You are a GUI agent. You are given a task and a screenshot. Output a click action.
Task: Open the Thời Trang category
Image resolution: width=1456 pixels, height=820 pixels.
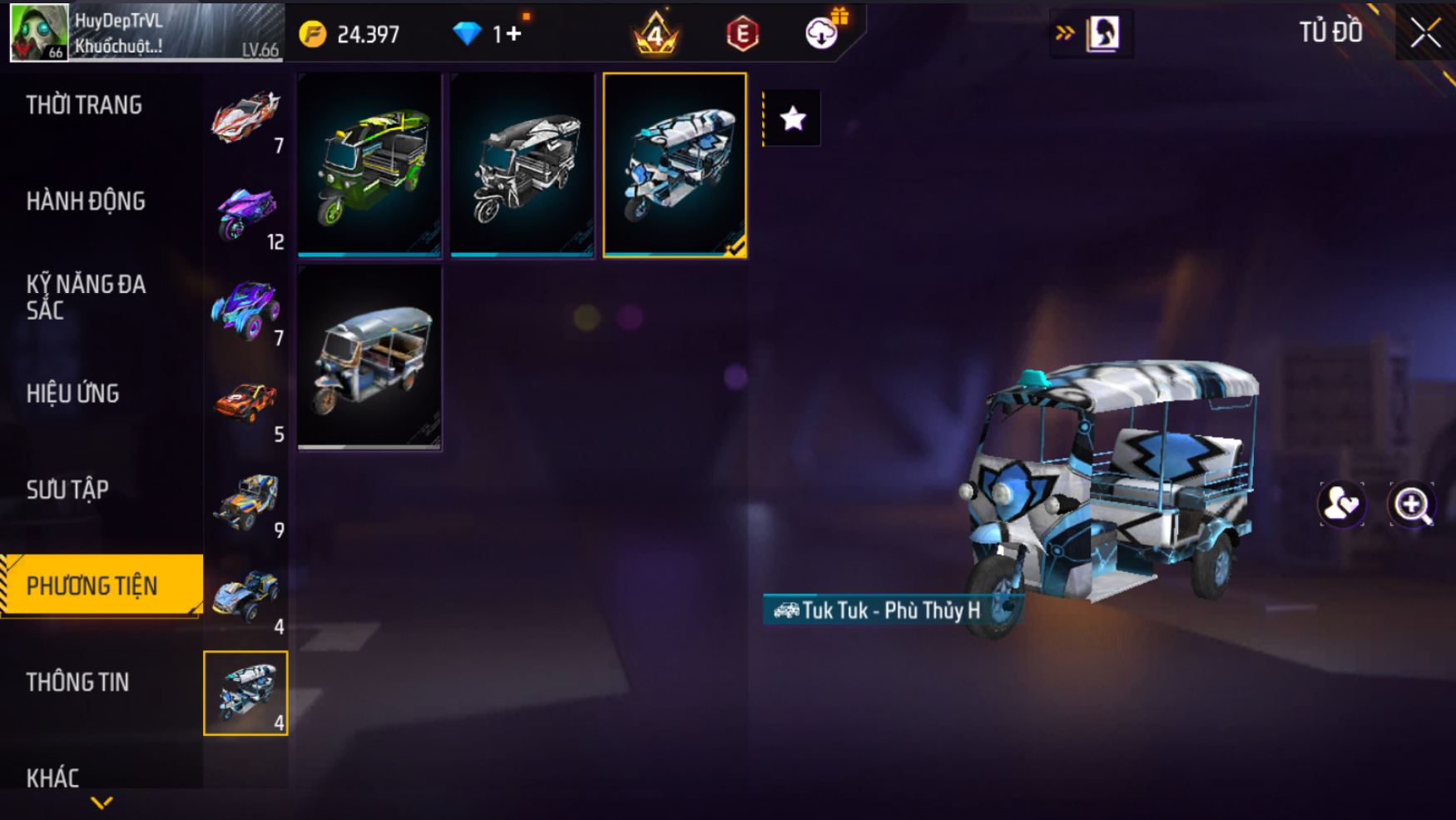(x=84, y=106)
